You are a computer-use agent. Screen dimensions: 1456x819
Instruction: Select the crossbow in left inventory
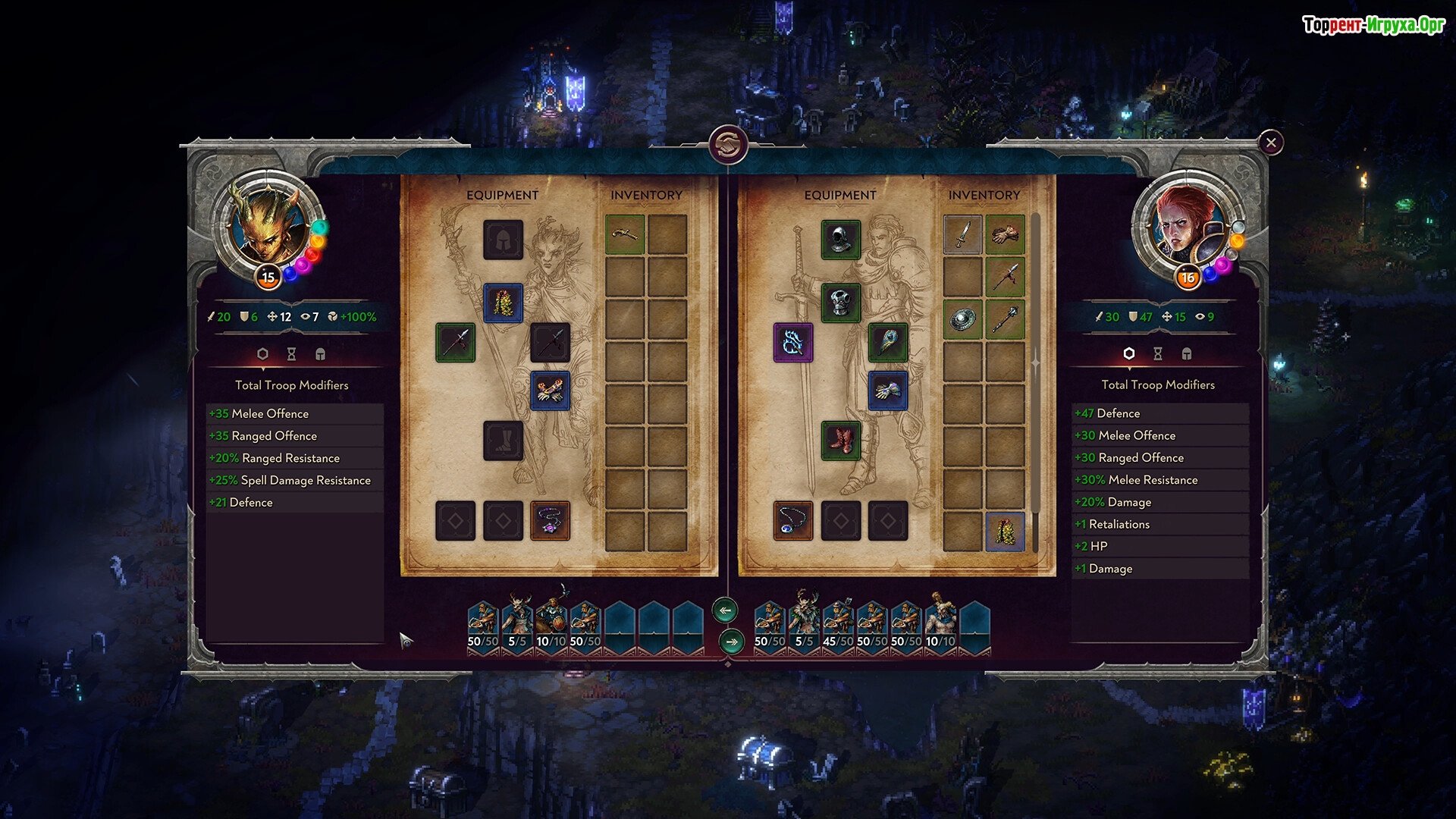click(625, 234)
